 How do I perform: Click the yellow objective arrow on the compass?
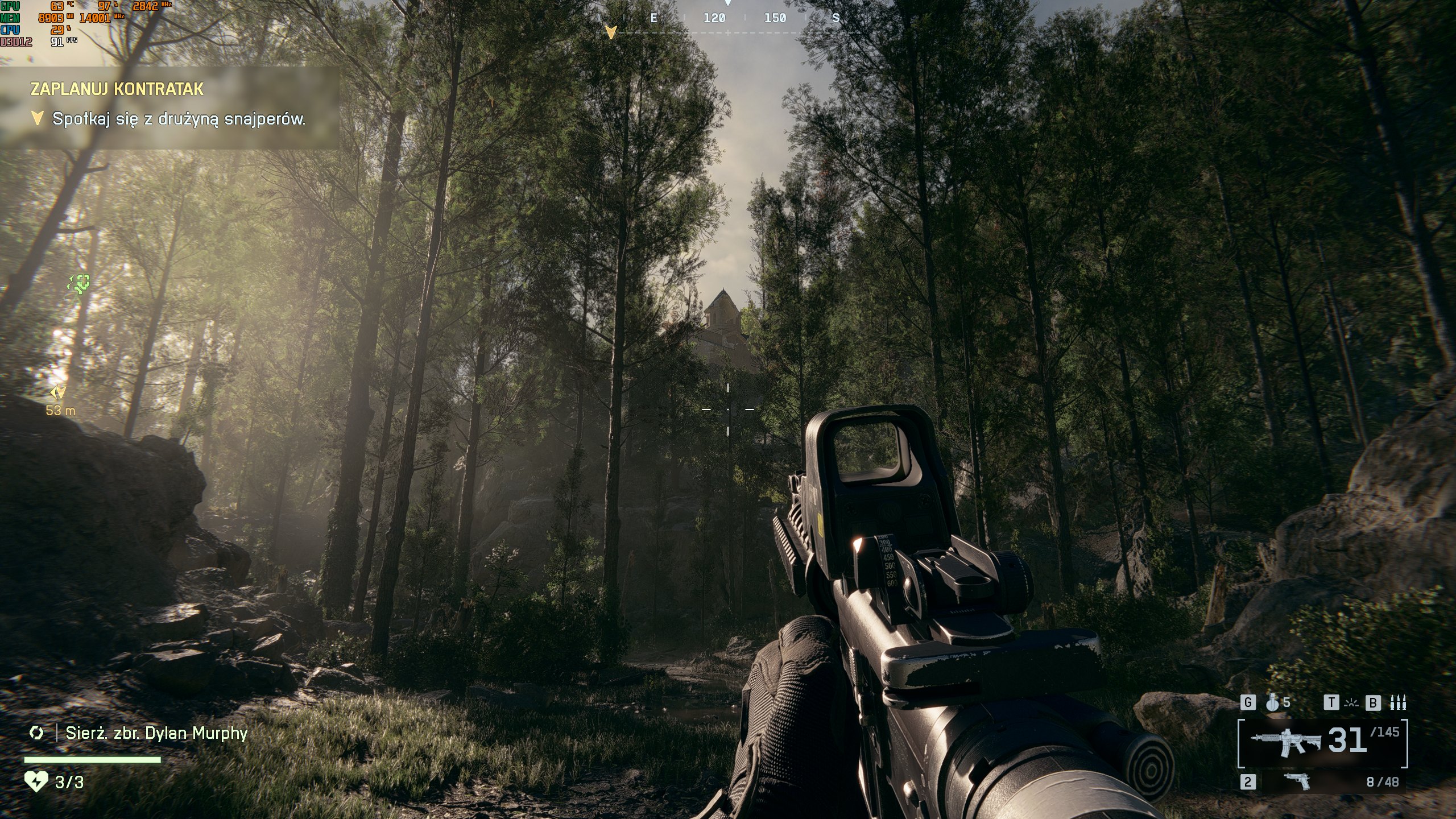611,32
